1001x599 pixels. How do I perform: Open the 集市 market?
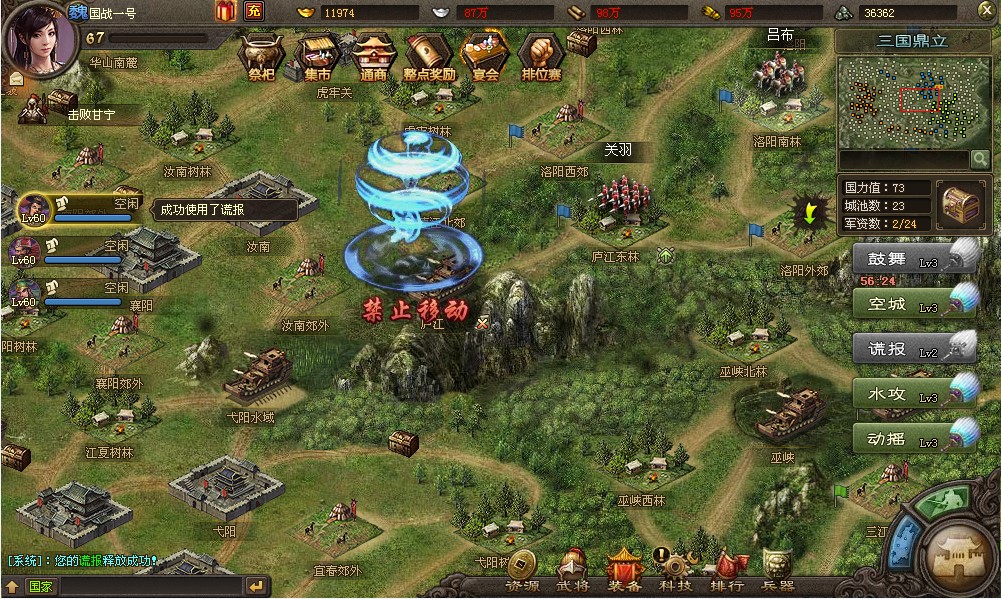pos(318,55)
